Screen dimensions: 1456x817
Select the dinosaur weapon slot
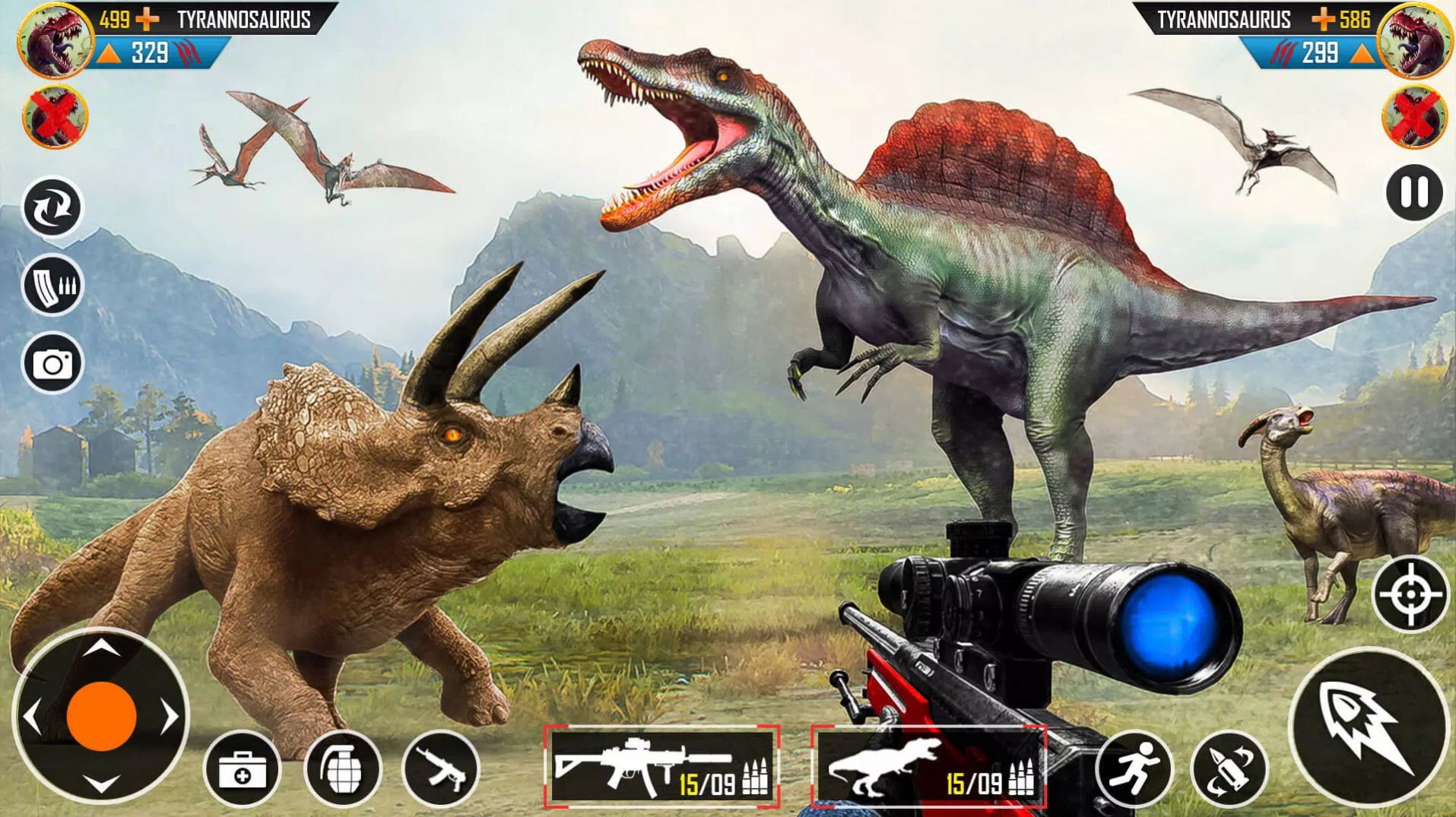[x=928, y=766]
